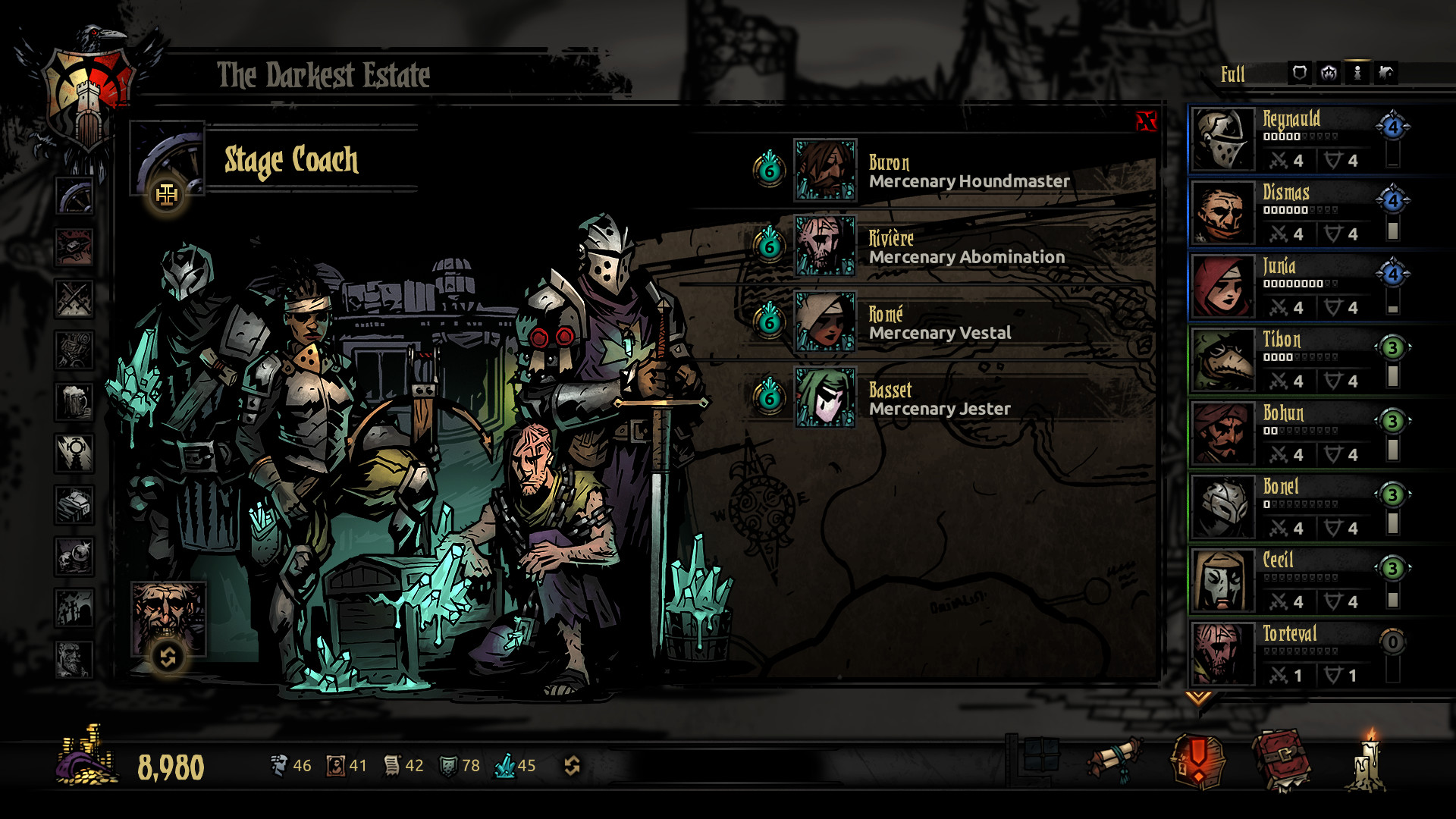Toggle the building roster filter on the right
Screen dimensions: 1456x819
pyautogui.click(x=1385, y=74)
